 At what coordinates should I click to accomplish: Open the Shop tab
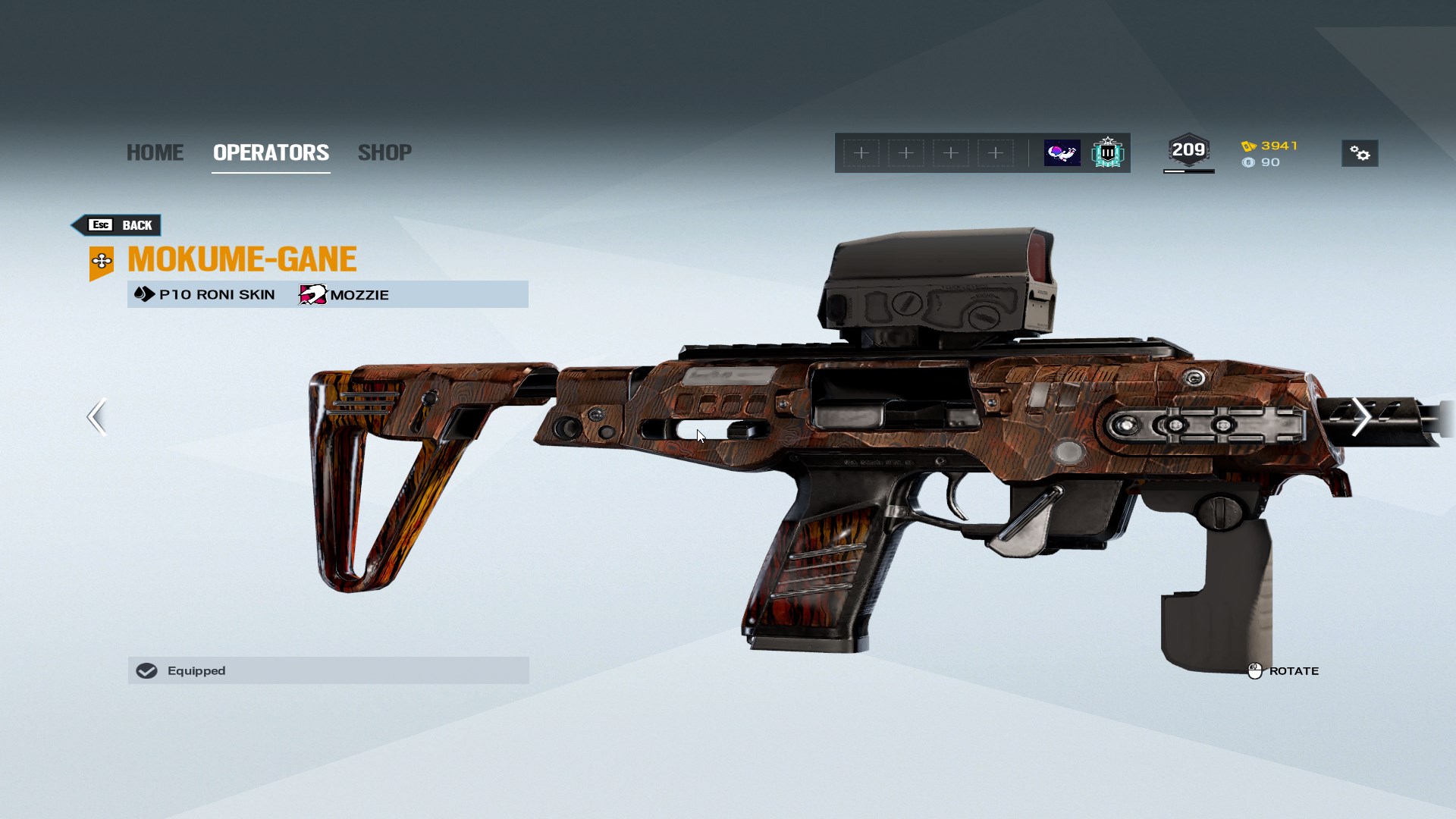(384, 152)
